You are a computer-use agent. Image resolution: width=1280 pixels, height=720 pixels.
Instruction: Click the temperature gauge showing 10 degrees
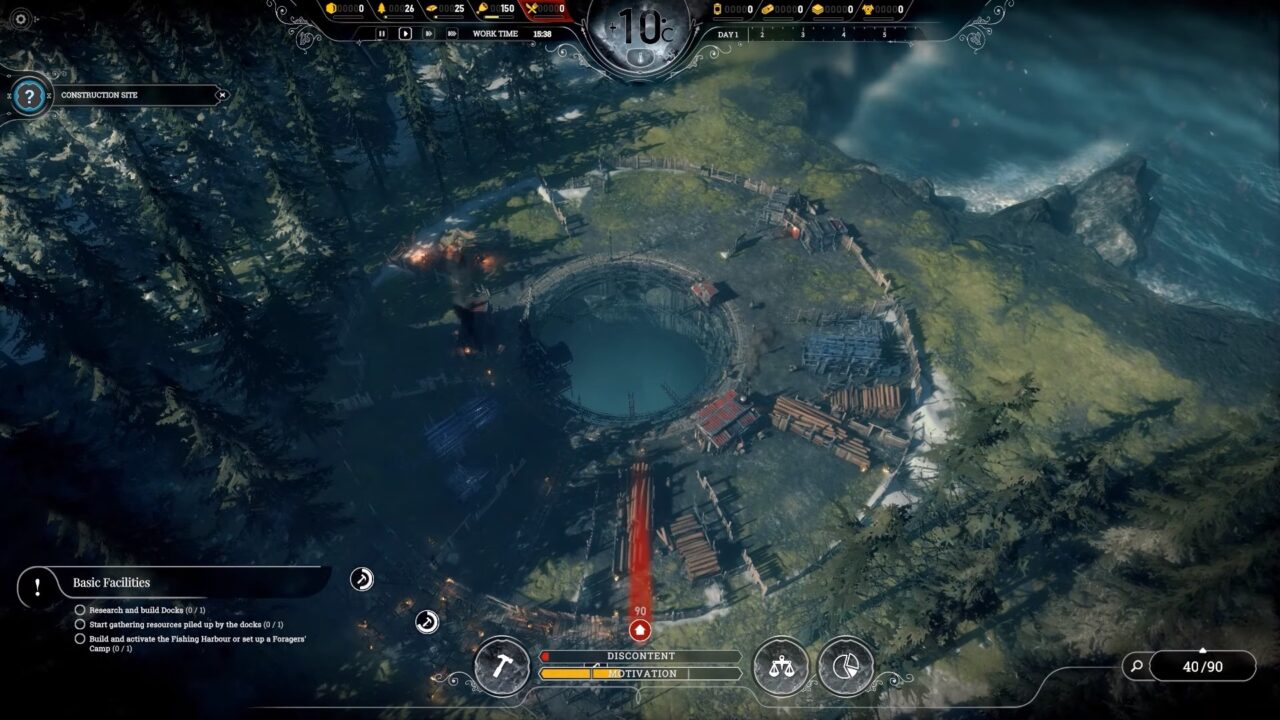pos(639,30)
